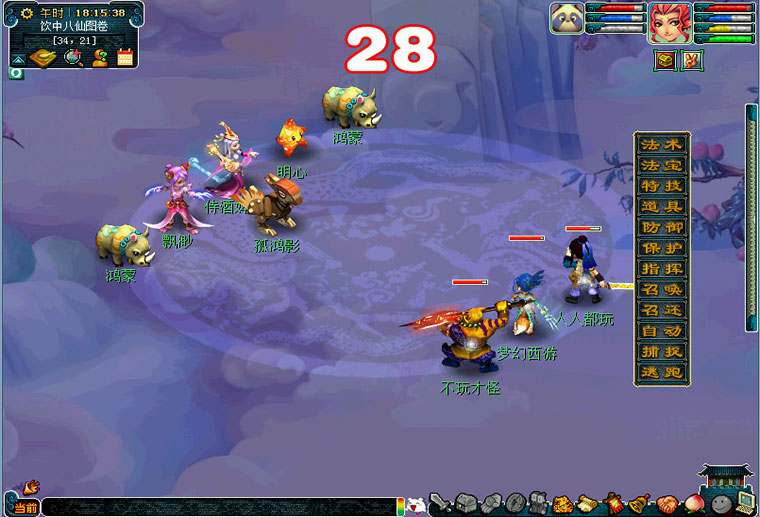The image size is (760, 517).
Task: Select the 特技 special skill command
Action: 661,186
